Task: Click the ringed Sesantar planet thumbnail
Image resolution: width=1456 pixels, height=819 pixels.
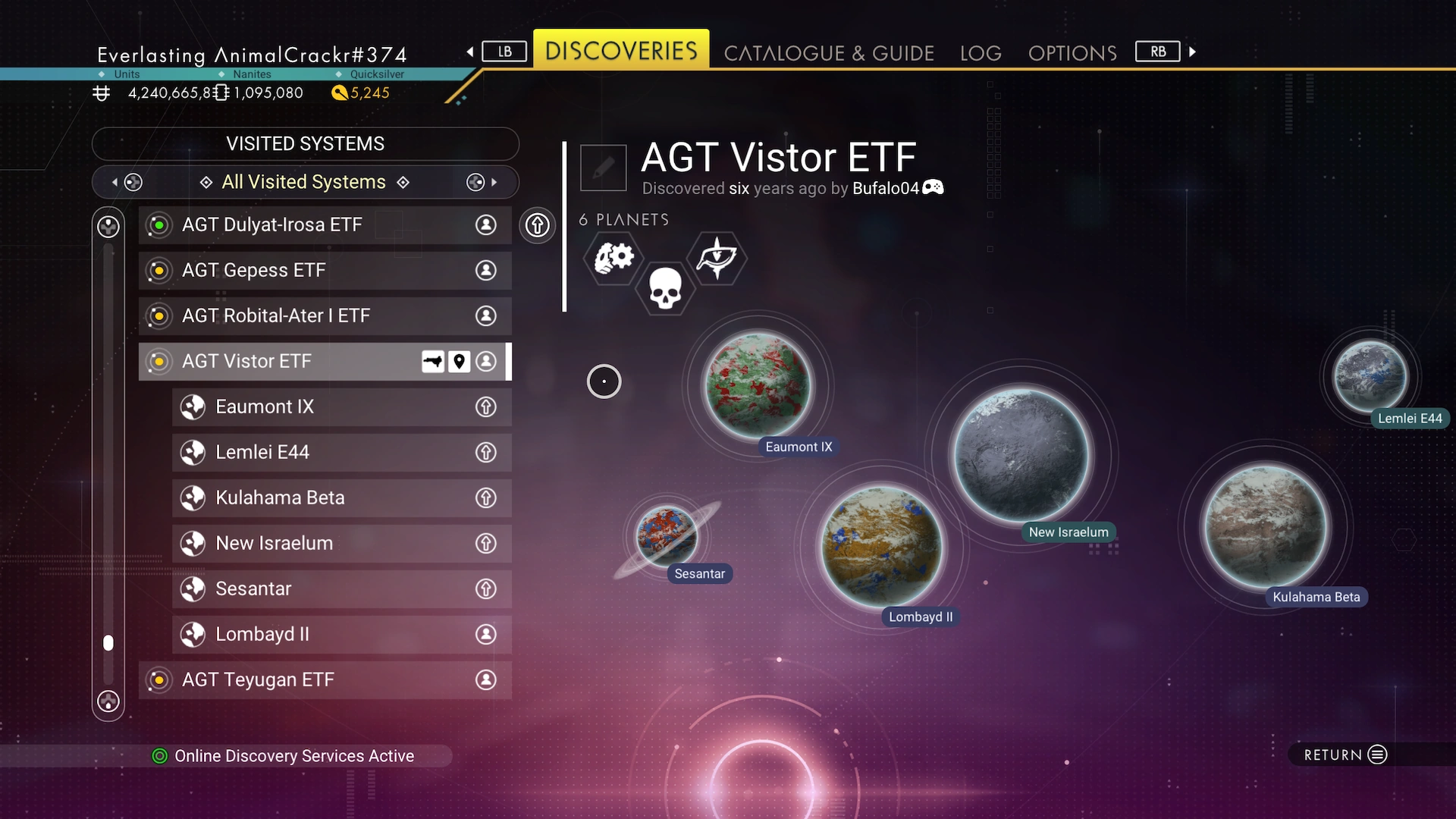Action: pyautogui.click(x=667, y=536)
